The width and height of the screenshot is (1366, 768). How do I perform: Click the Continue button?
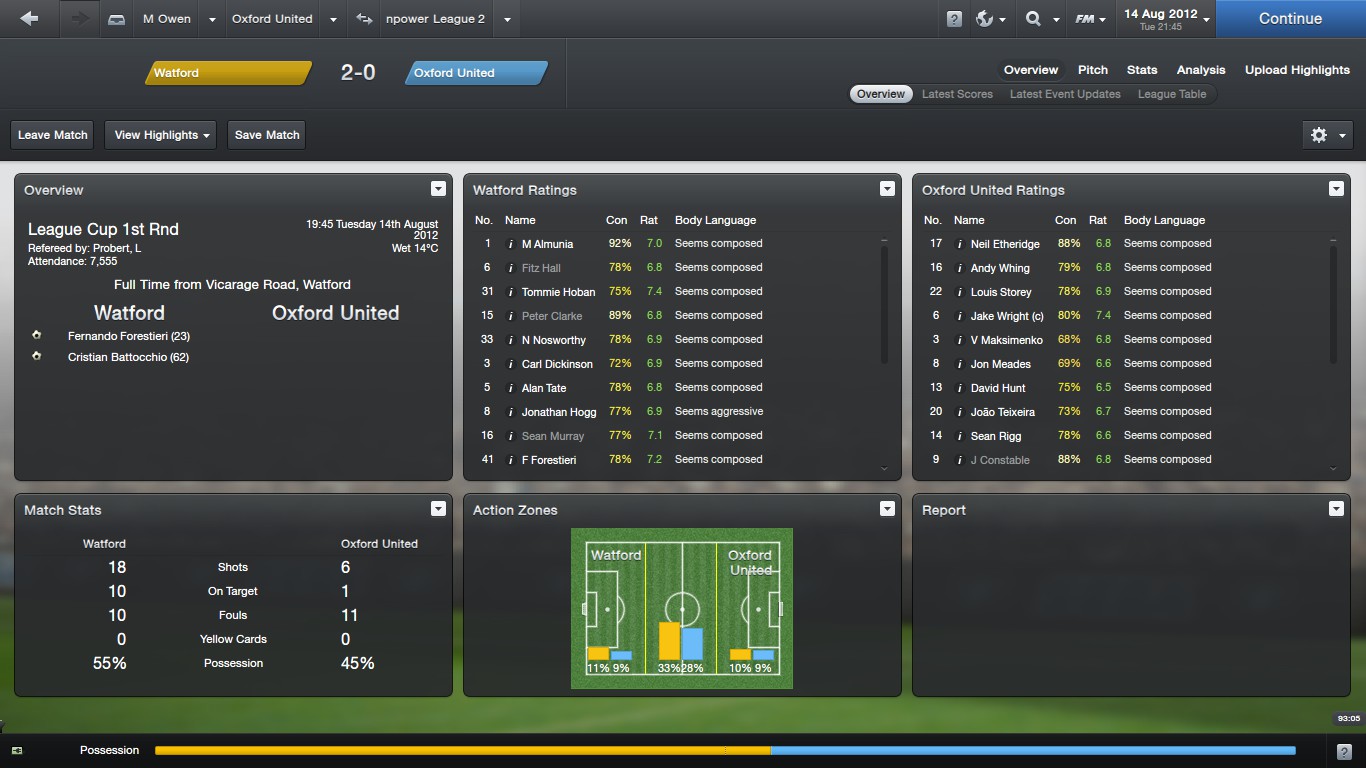1290,18
